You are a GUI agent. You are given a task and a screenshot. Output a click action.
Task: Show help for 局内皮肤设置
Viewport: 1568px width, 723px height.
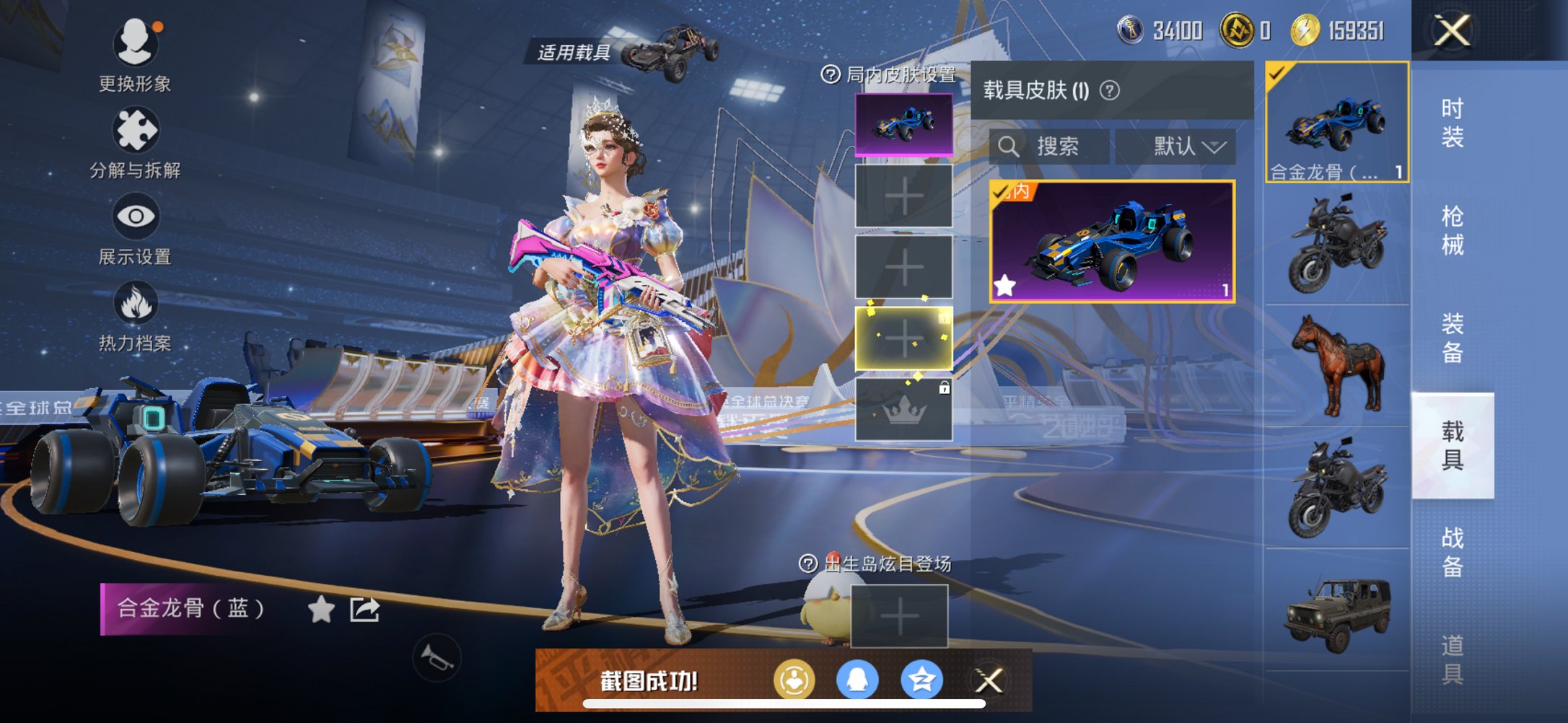click(x=831, y=74)
